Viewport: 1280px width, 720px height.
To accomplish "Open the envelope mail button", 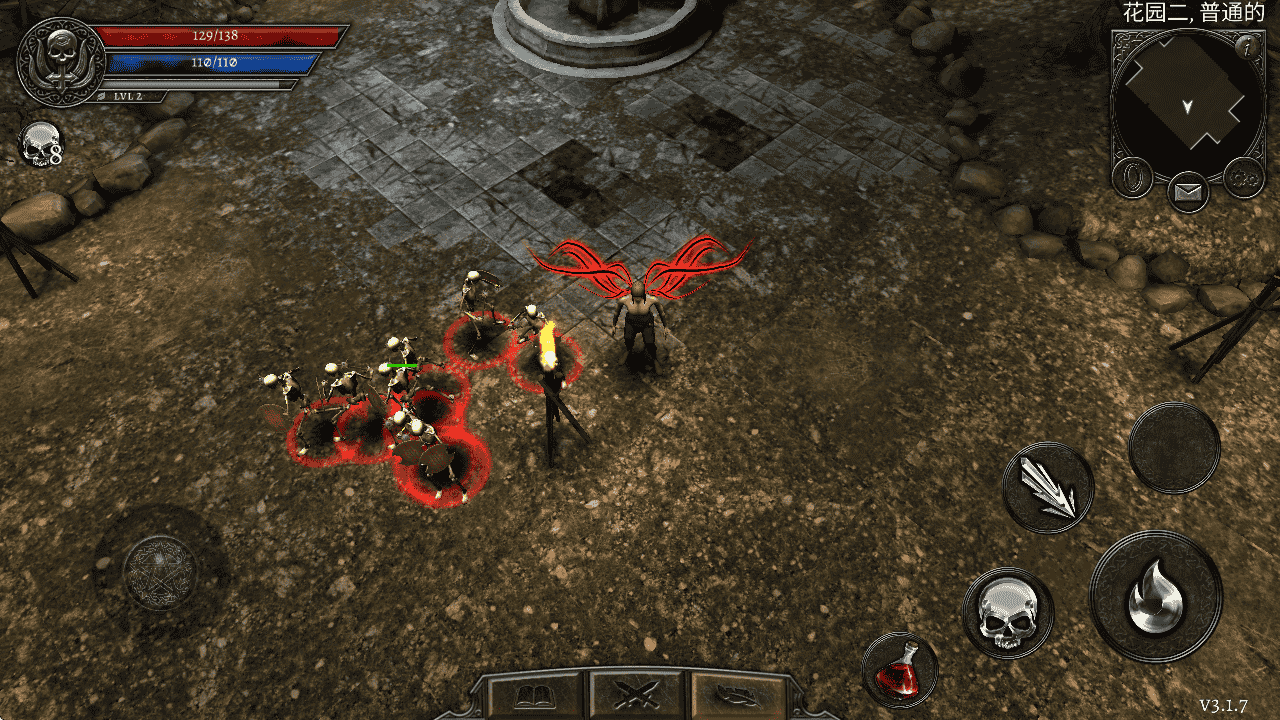I will tap(1188, 191).
